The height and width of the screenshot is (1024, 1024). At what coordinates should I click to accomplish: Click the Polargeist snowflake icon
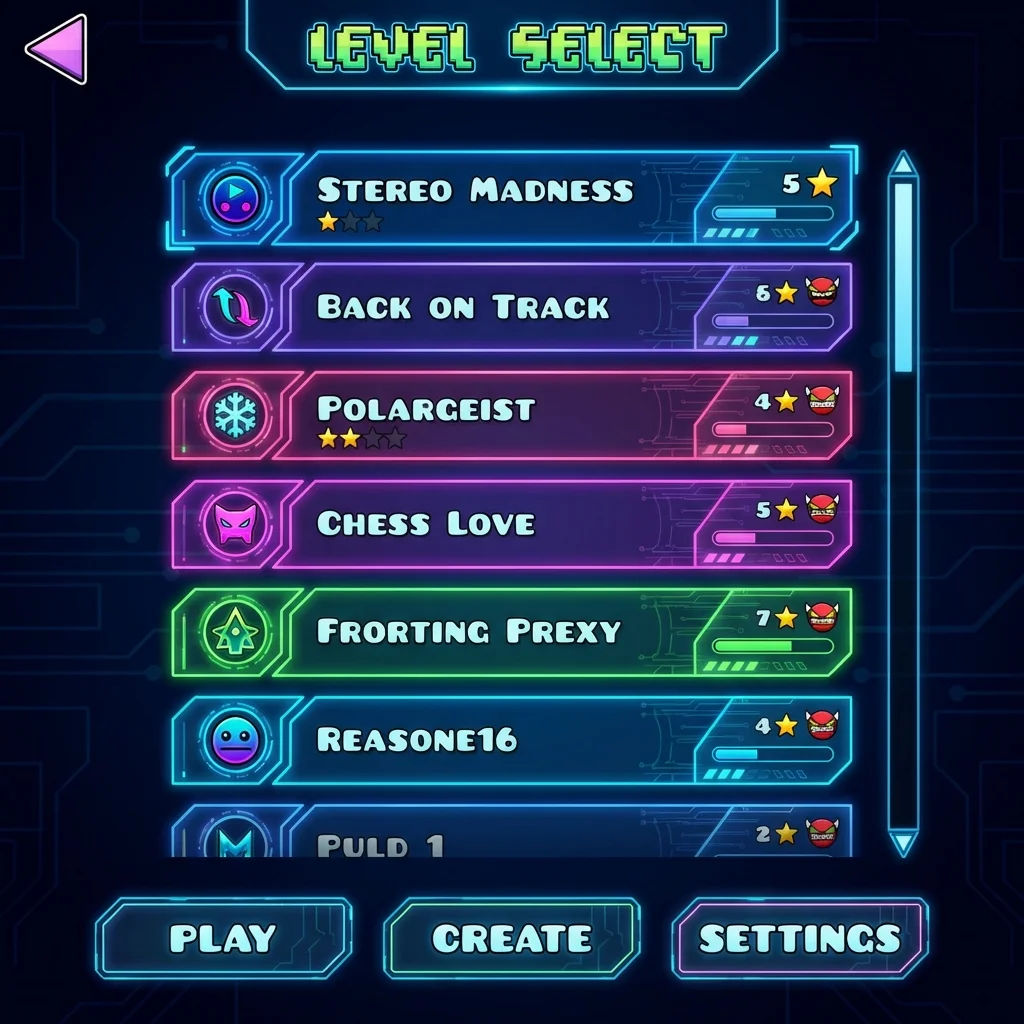point(235,415)
